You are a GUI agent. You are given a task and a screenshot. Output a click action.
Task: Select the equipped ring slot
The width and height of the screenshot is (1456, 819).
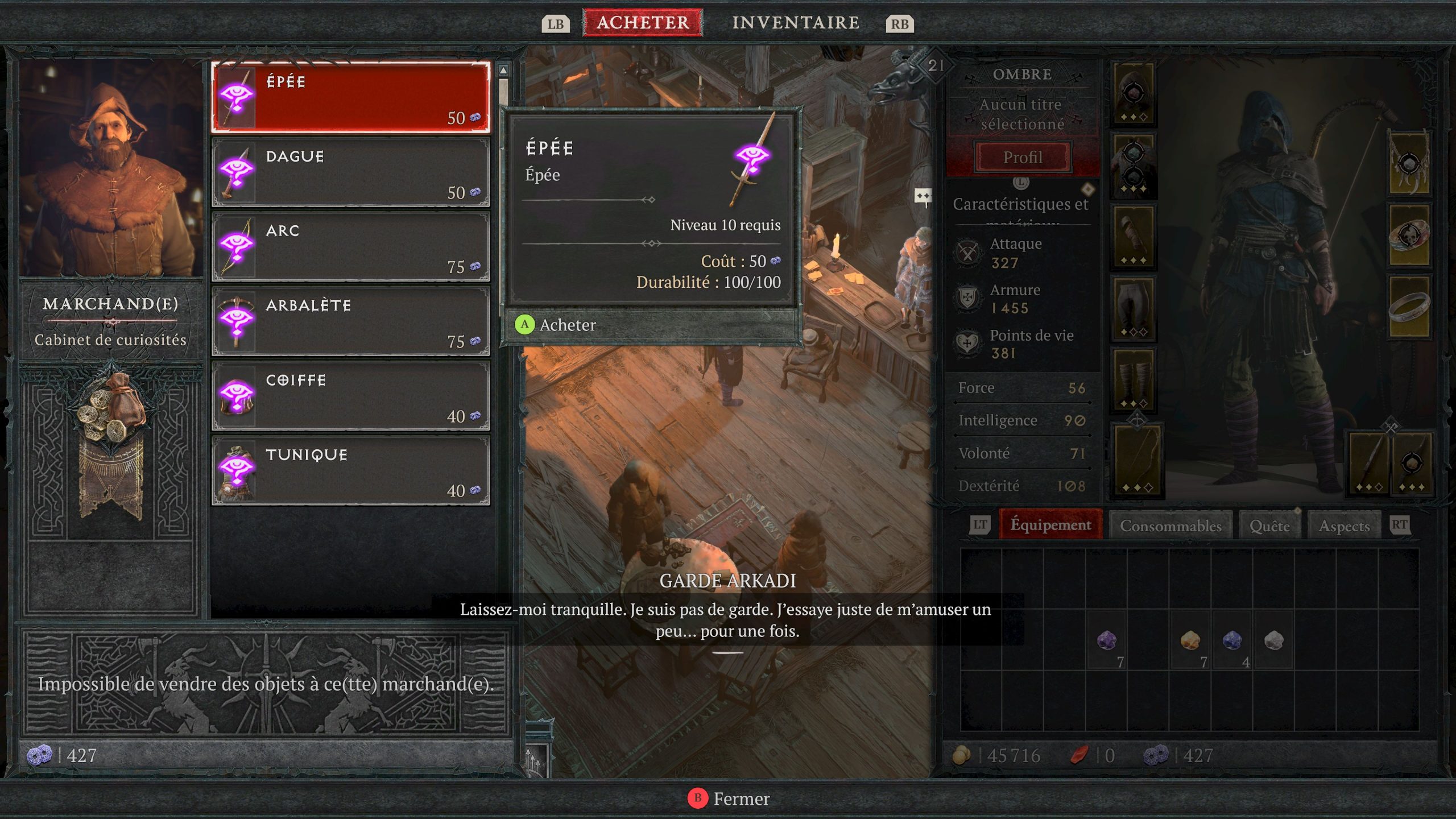(x=1409, y=308)
